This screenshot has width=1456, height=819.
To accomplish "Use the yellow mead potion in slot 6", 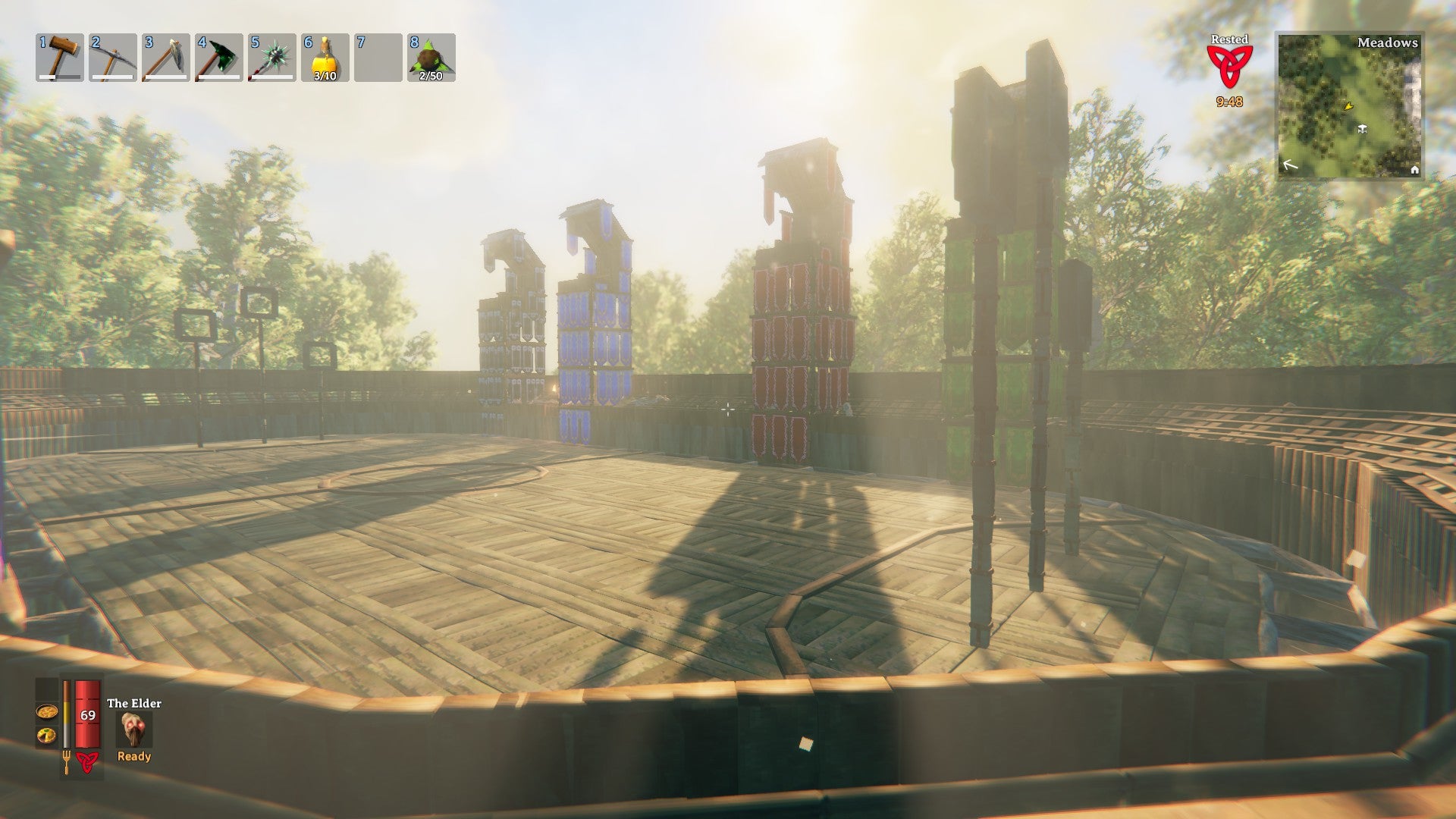I will [x=325, y=58].
